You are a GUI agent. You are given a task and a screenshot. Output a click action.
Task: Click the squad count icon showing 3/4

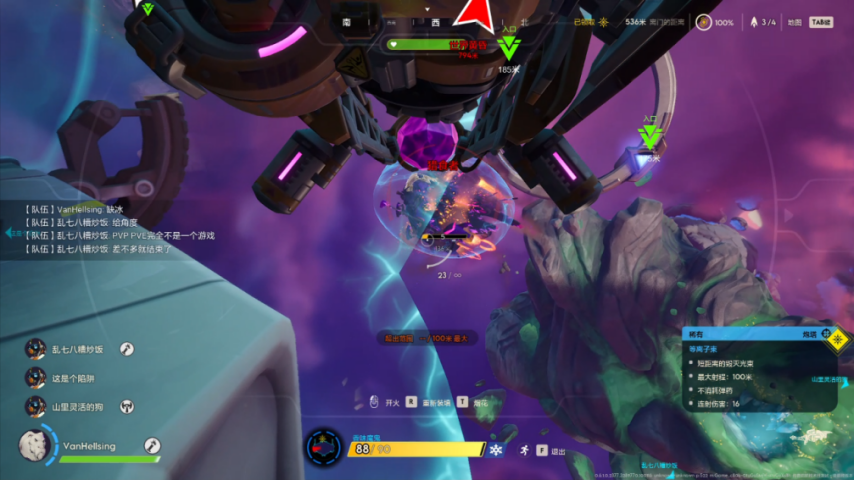click(753, 22)
